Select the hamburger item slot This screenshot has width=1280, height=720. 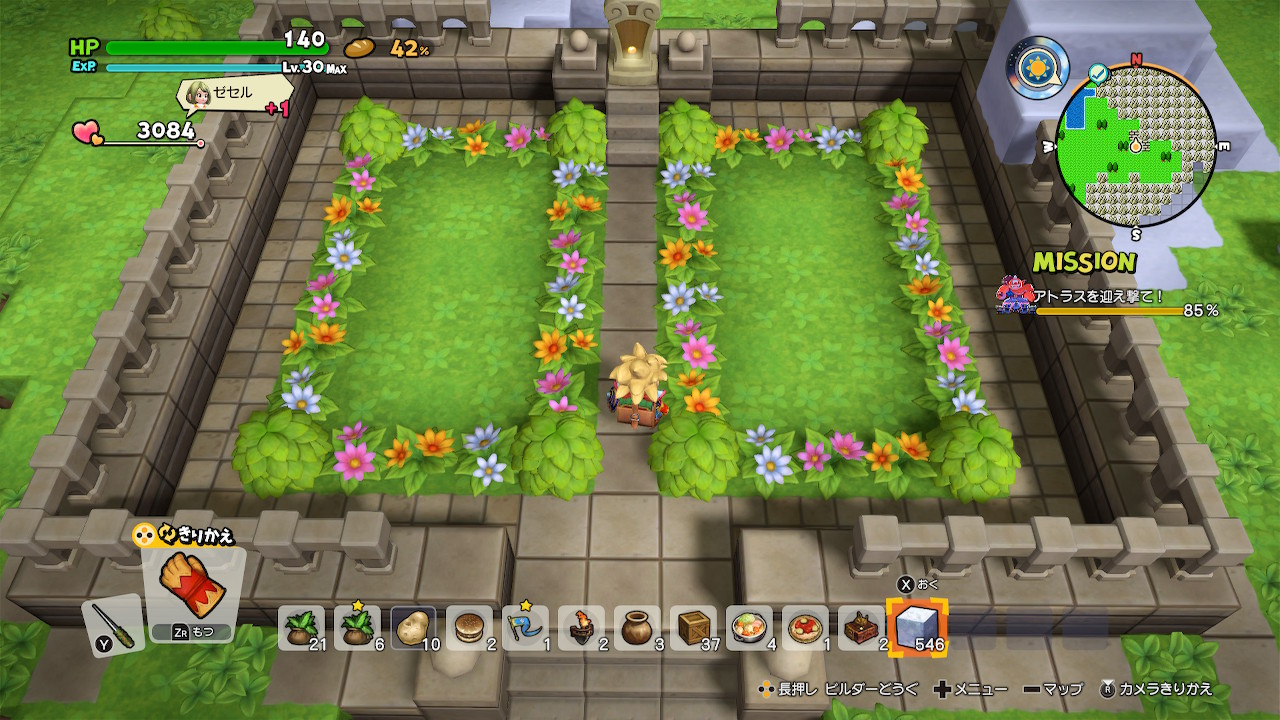469,629
